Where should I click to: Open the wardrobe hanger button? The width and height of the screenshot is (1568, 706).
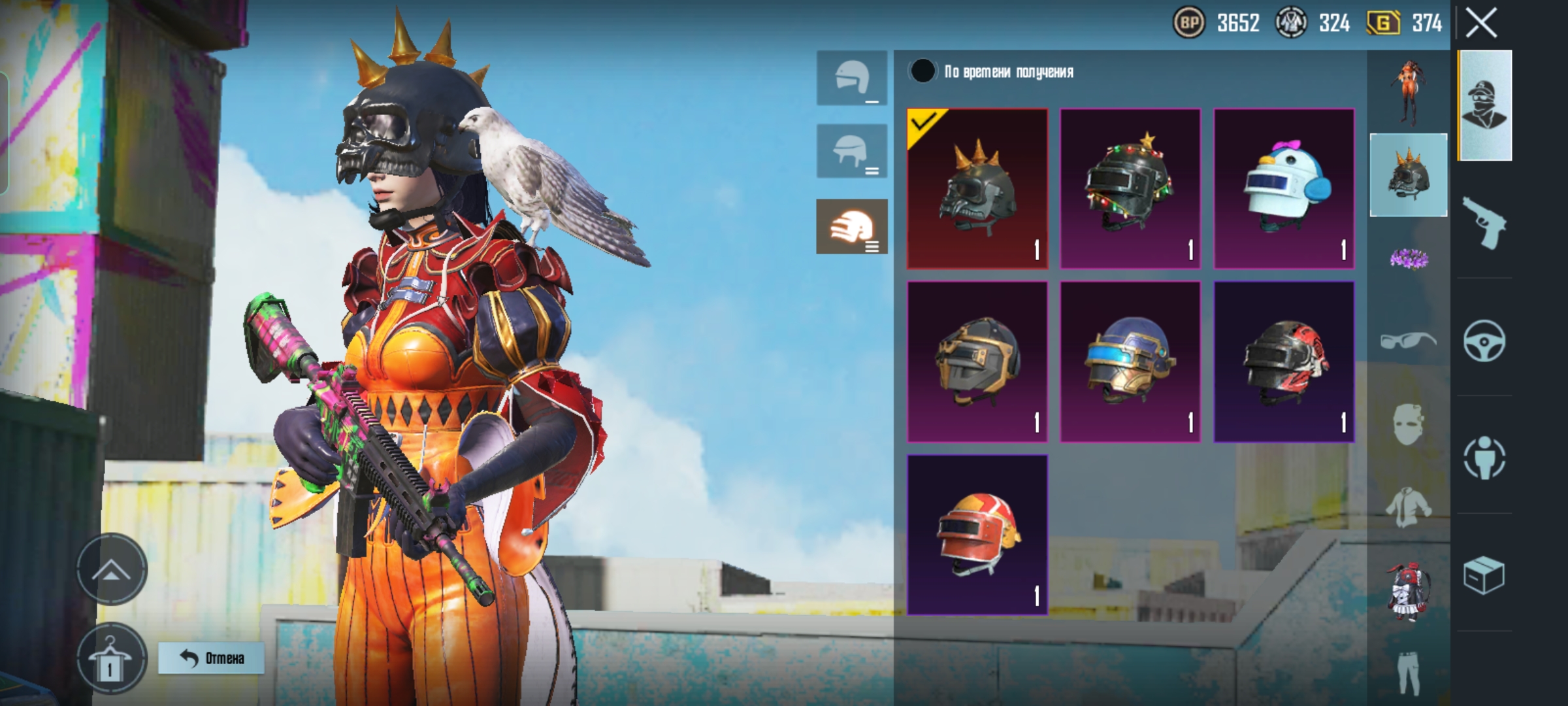pos(110,659)
